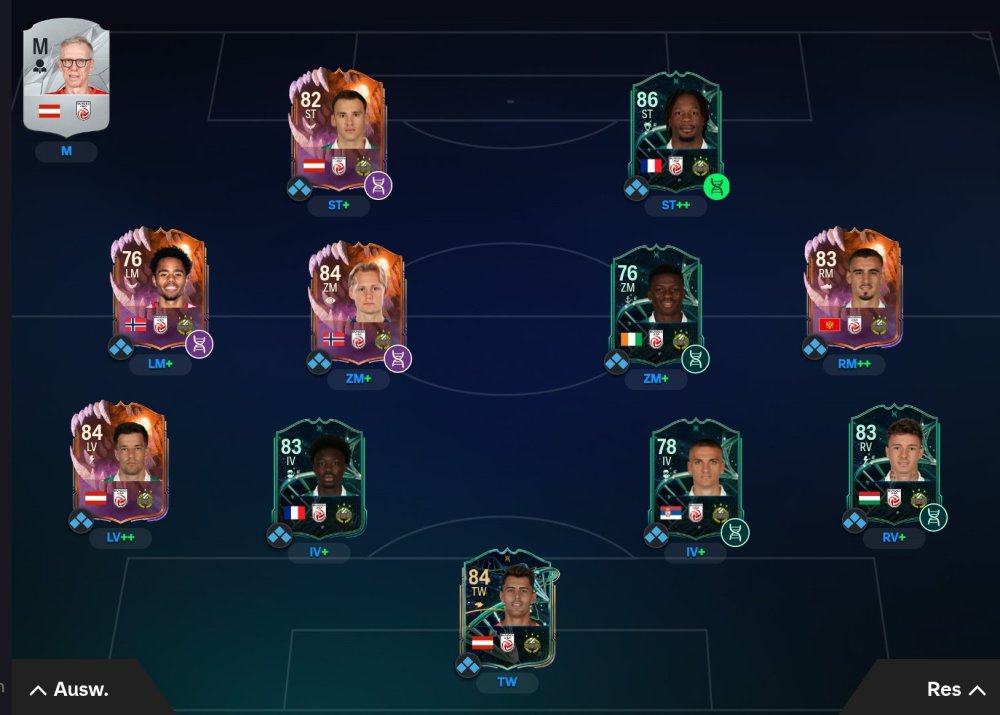Choose the 86-rated striker card
1000x715 pixels.
[x=675, y=128]
